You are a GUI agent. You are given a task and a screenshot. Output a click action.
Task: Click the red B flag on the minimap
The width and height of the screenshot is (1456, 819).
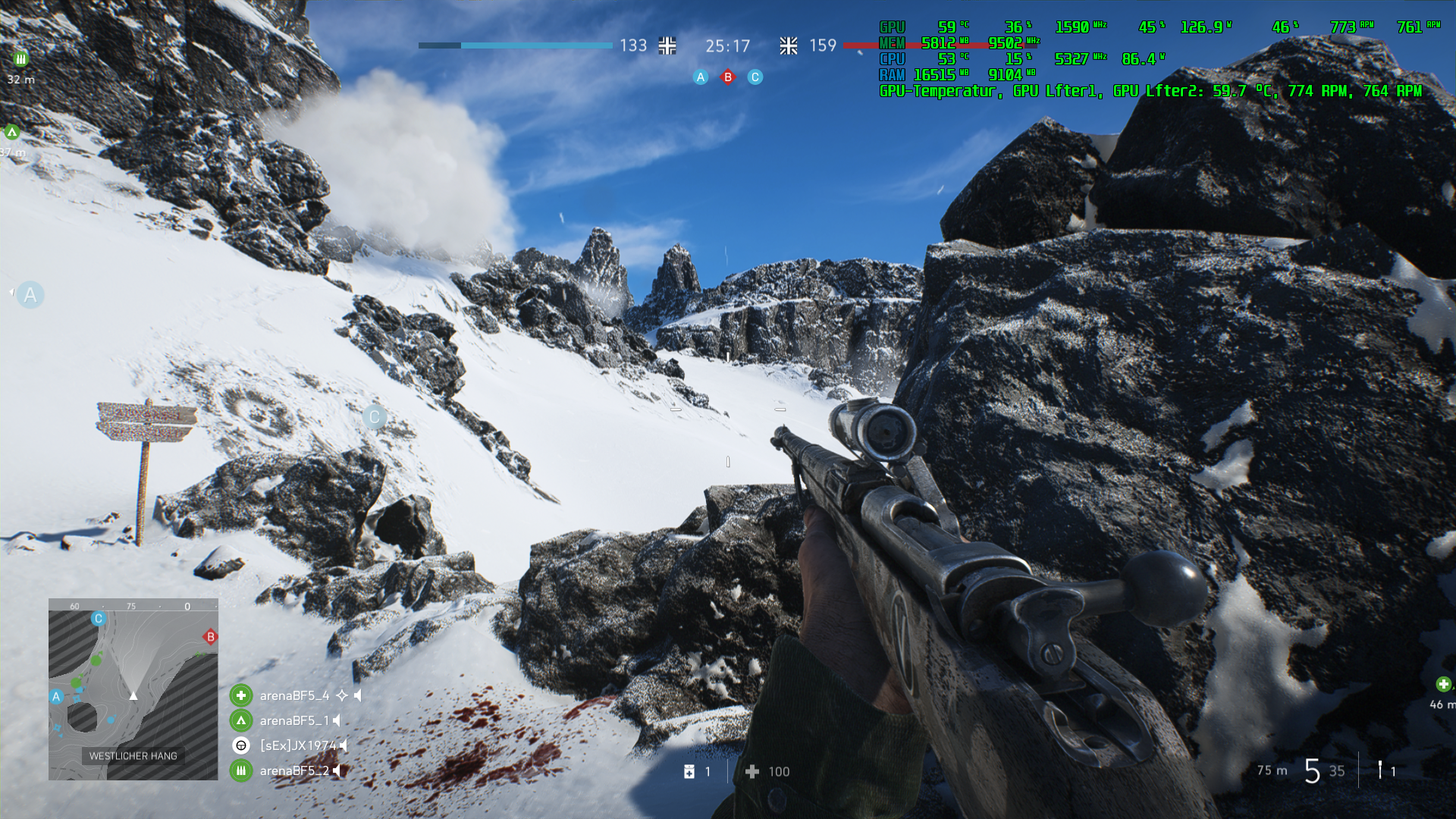210,637
